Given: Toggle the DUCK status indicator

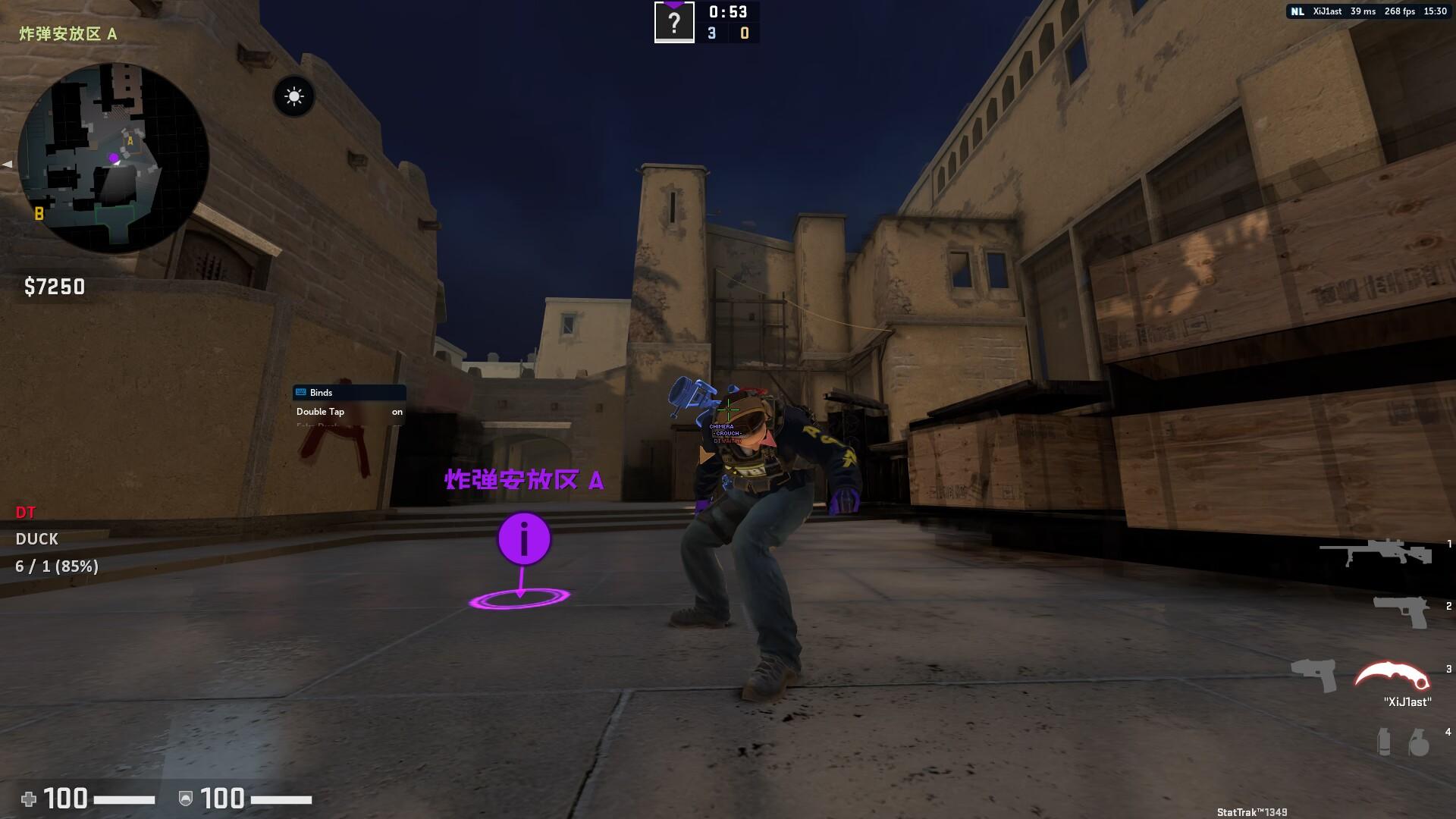Looking at the screenshot, I should 37,539.
